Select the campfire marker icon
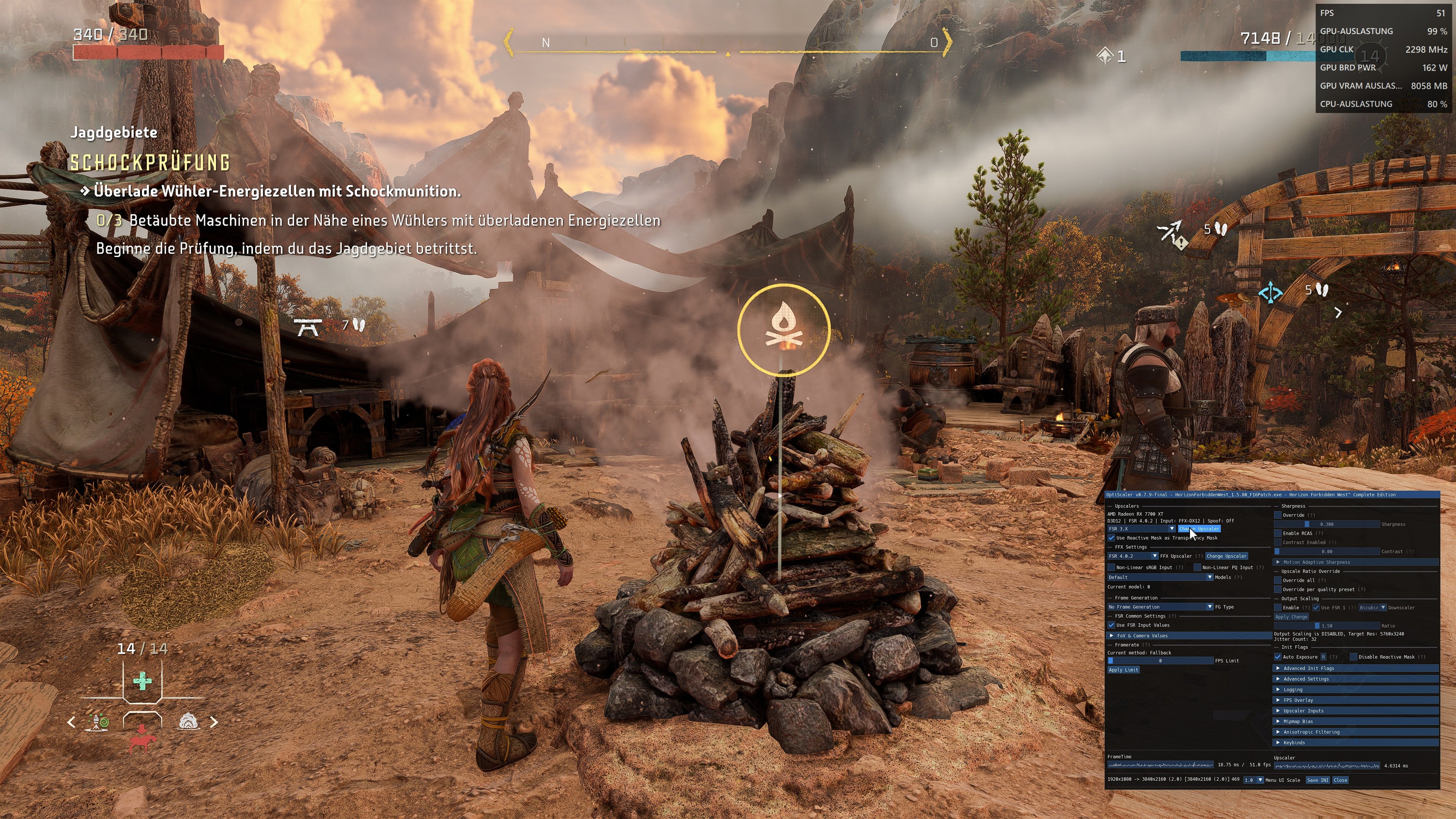The height and width of the screenshot is (819, 1456). 784,331
